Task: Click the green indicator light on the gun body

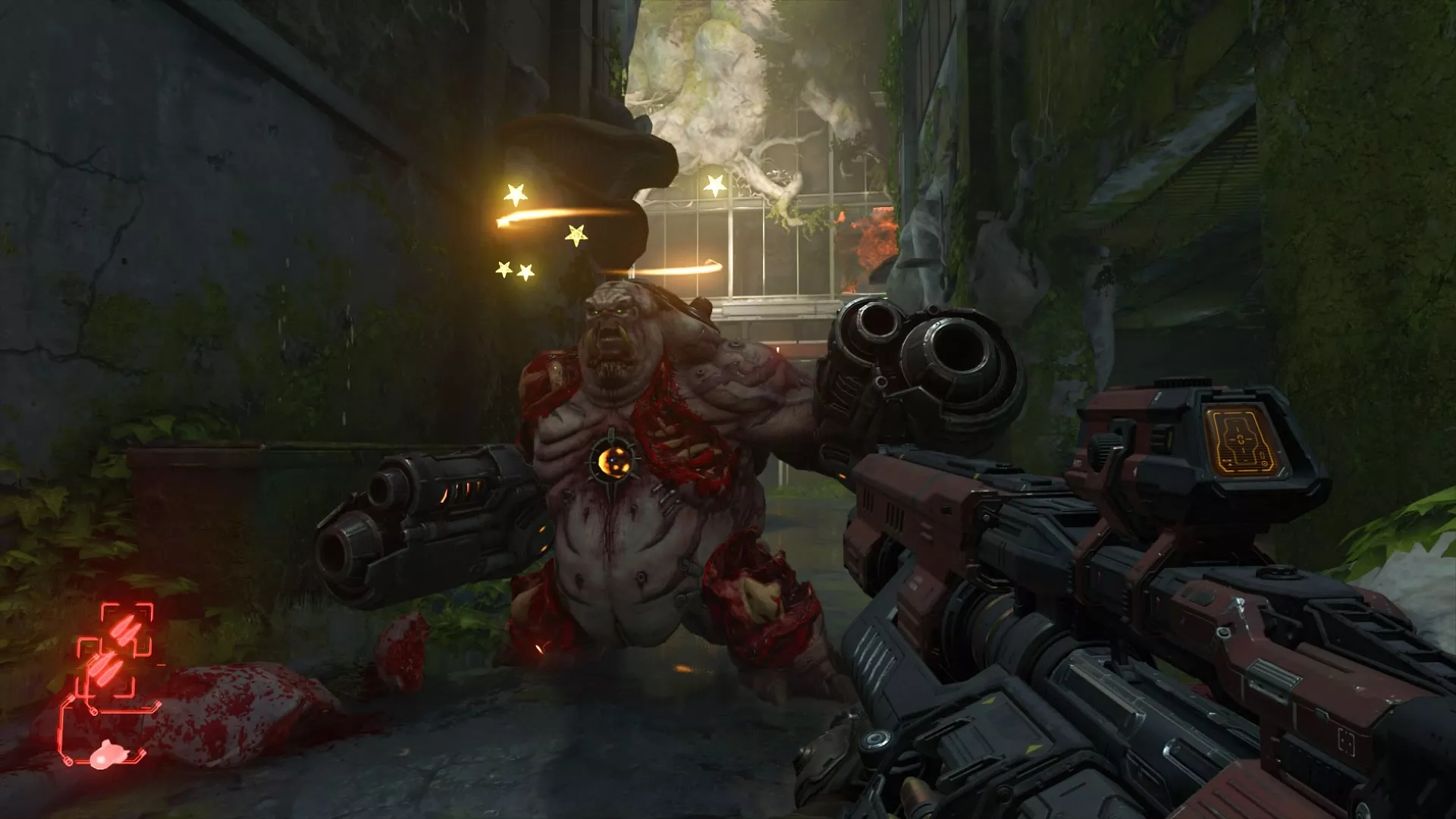Action: point(1168,438)
